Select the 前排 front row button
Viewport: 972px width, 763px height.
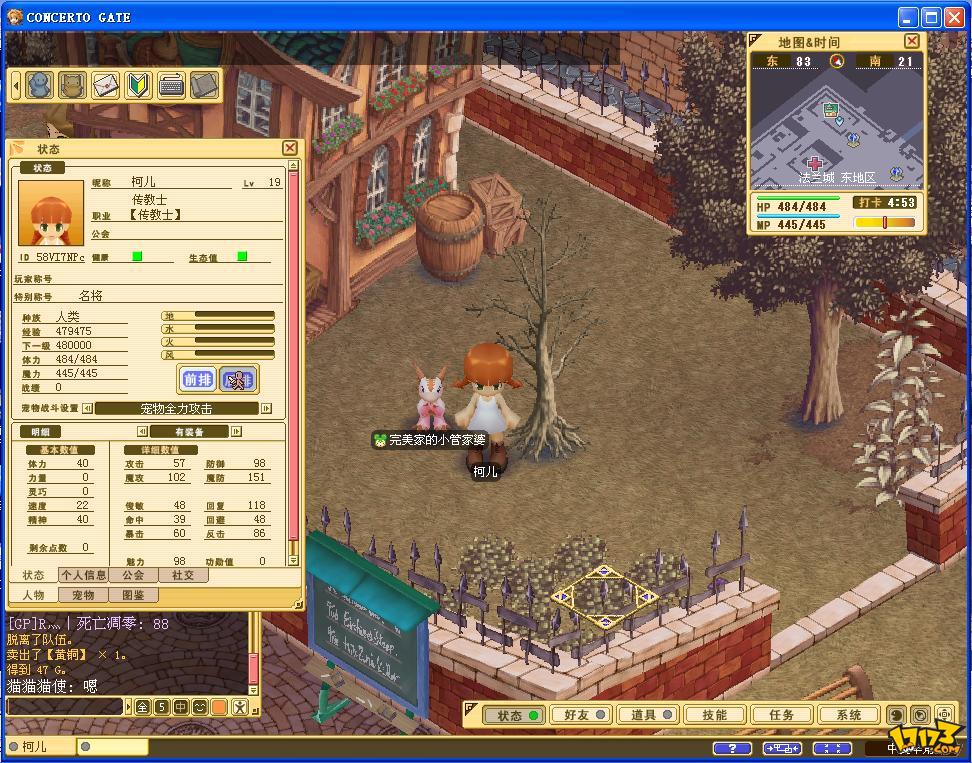tap(198, 379)
